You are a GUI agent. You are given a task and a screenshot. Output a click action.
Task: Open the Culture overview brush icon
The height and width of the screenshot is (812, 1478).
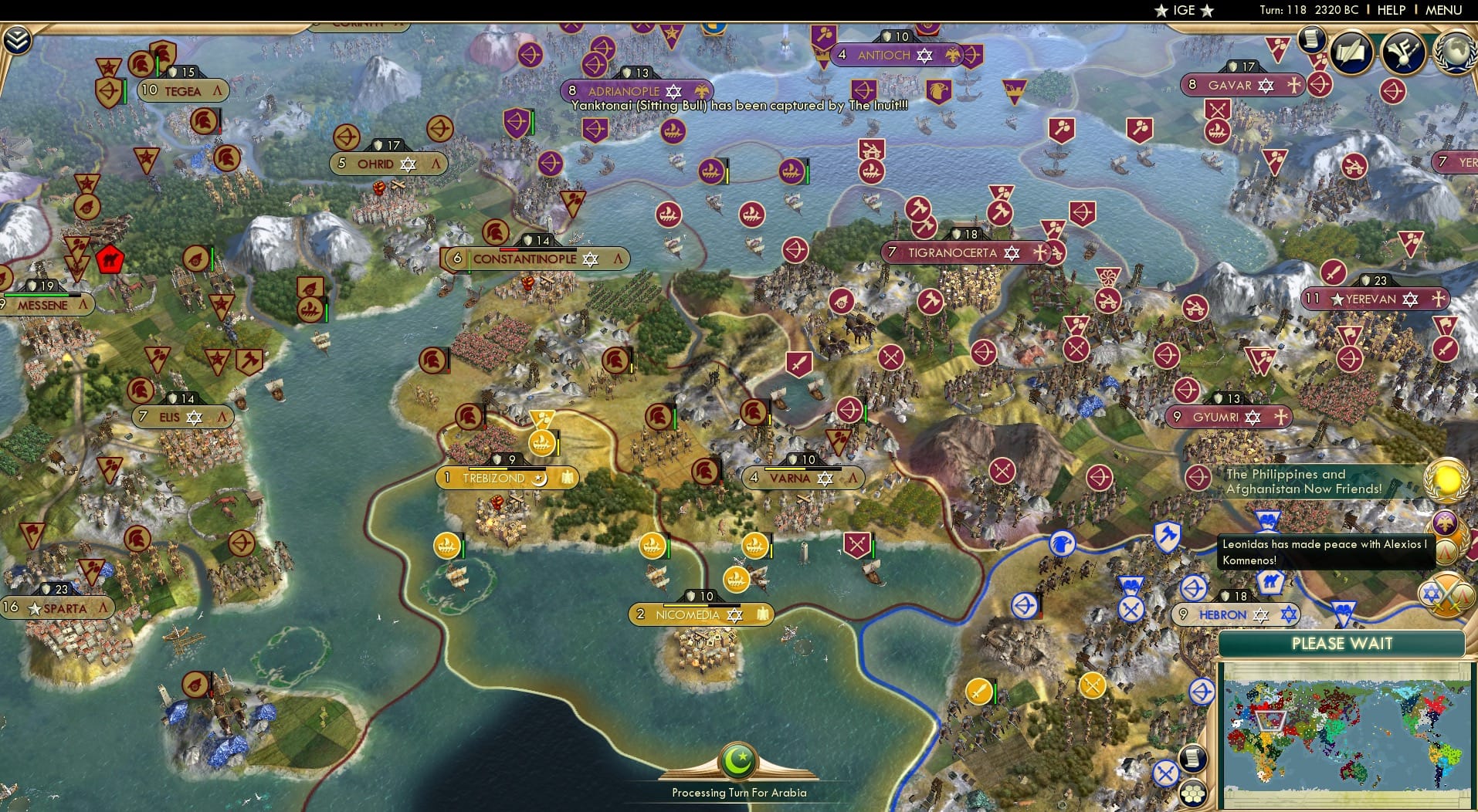[x=1403, y=52]
